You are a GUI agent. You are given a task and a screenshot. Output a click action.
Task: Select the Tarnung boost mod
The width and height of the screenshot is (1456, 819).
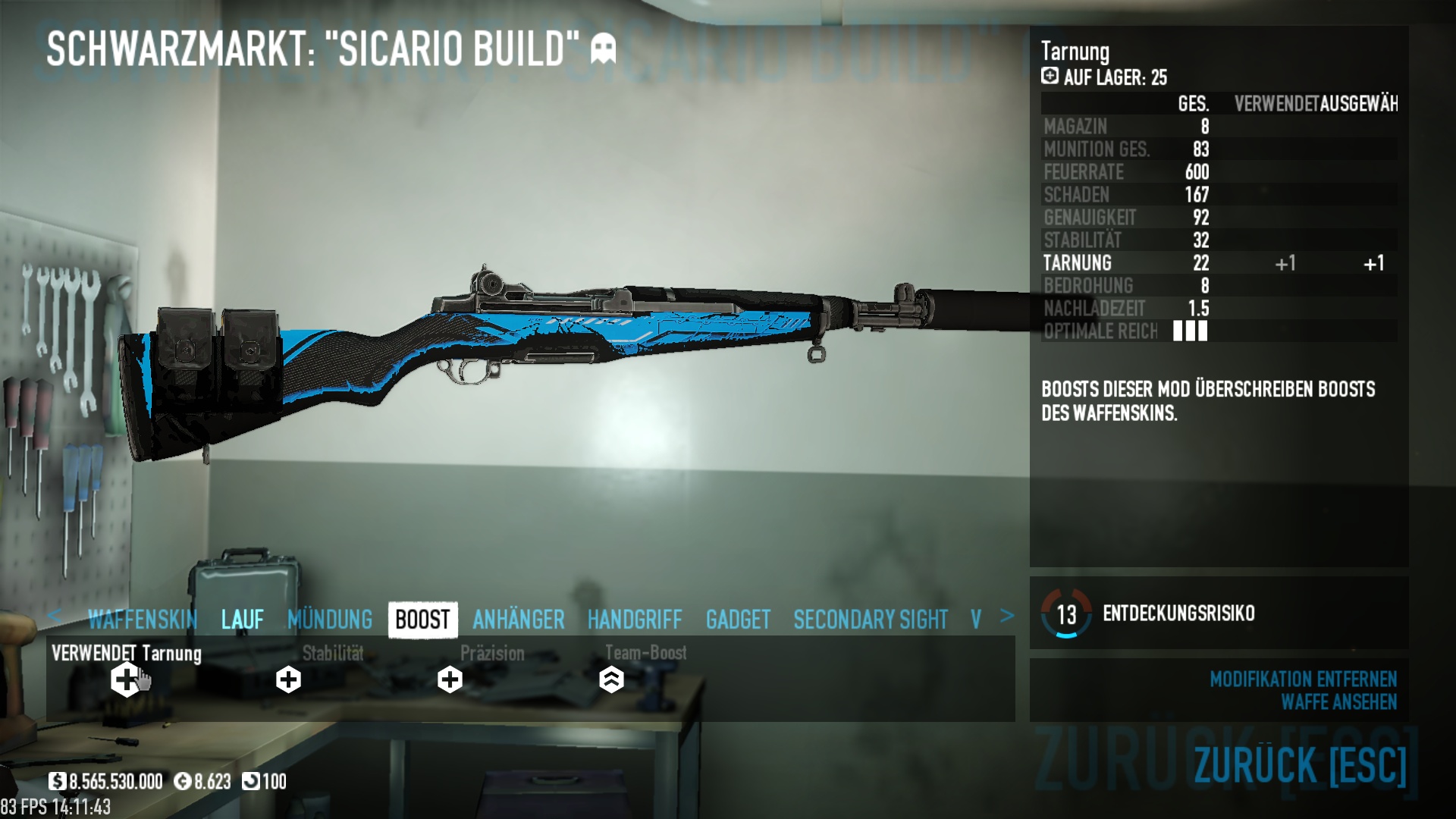[x=126, y=679]
